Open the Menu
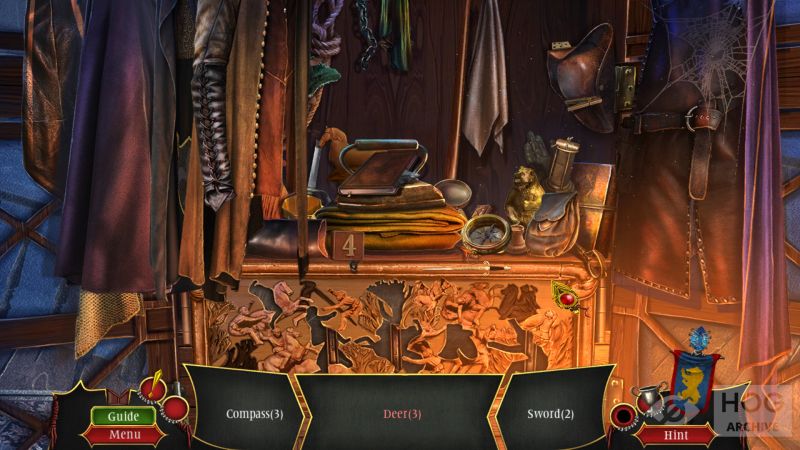Screen dimensions: 800x450 click(124, 435)
